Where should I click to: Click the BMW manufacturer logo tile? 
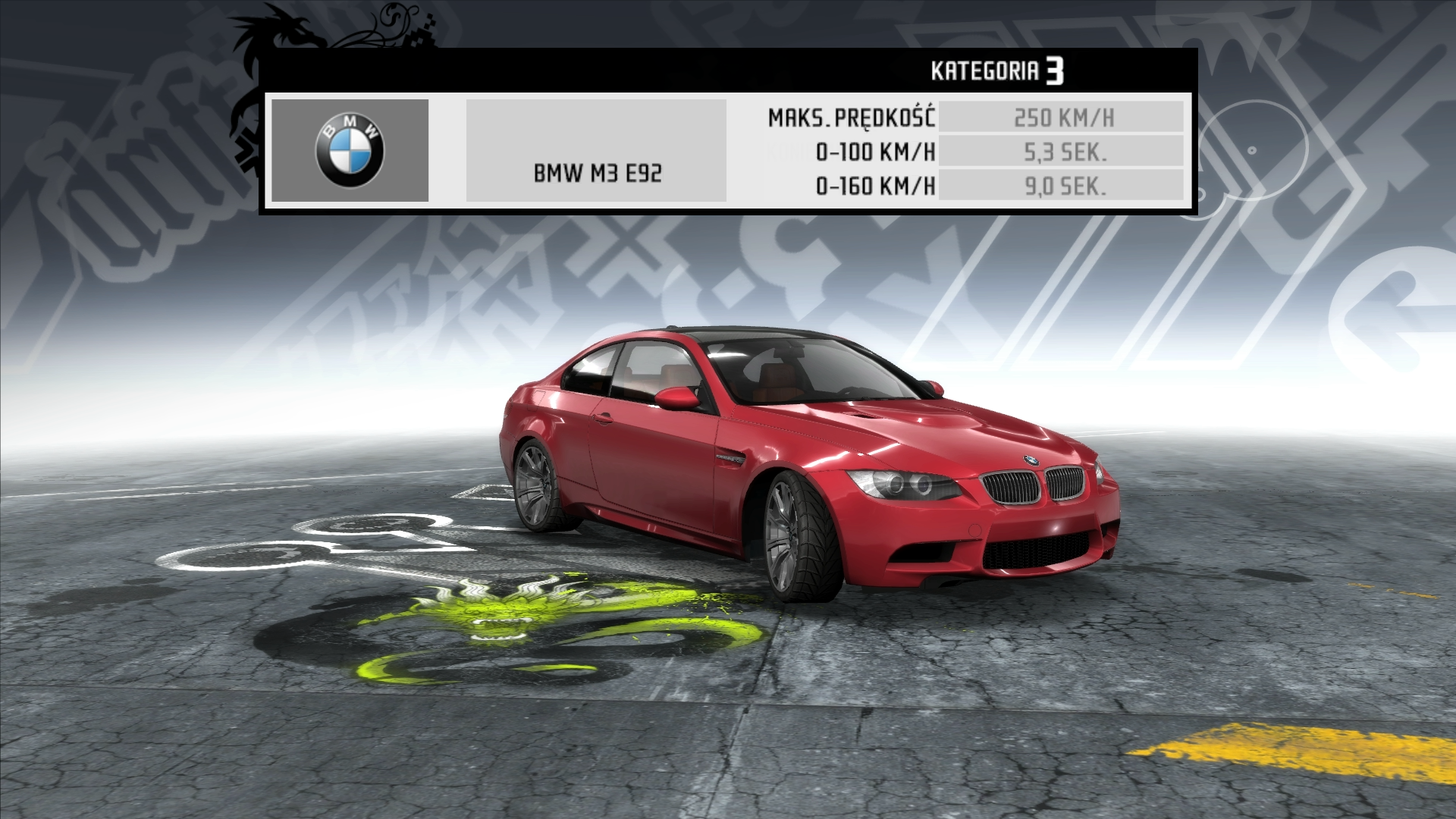(x=350, y=150)
